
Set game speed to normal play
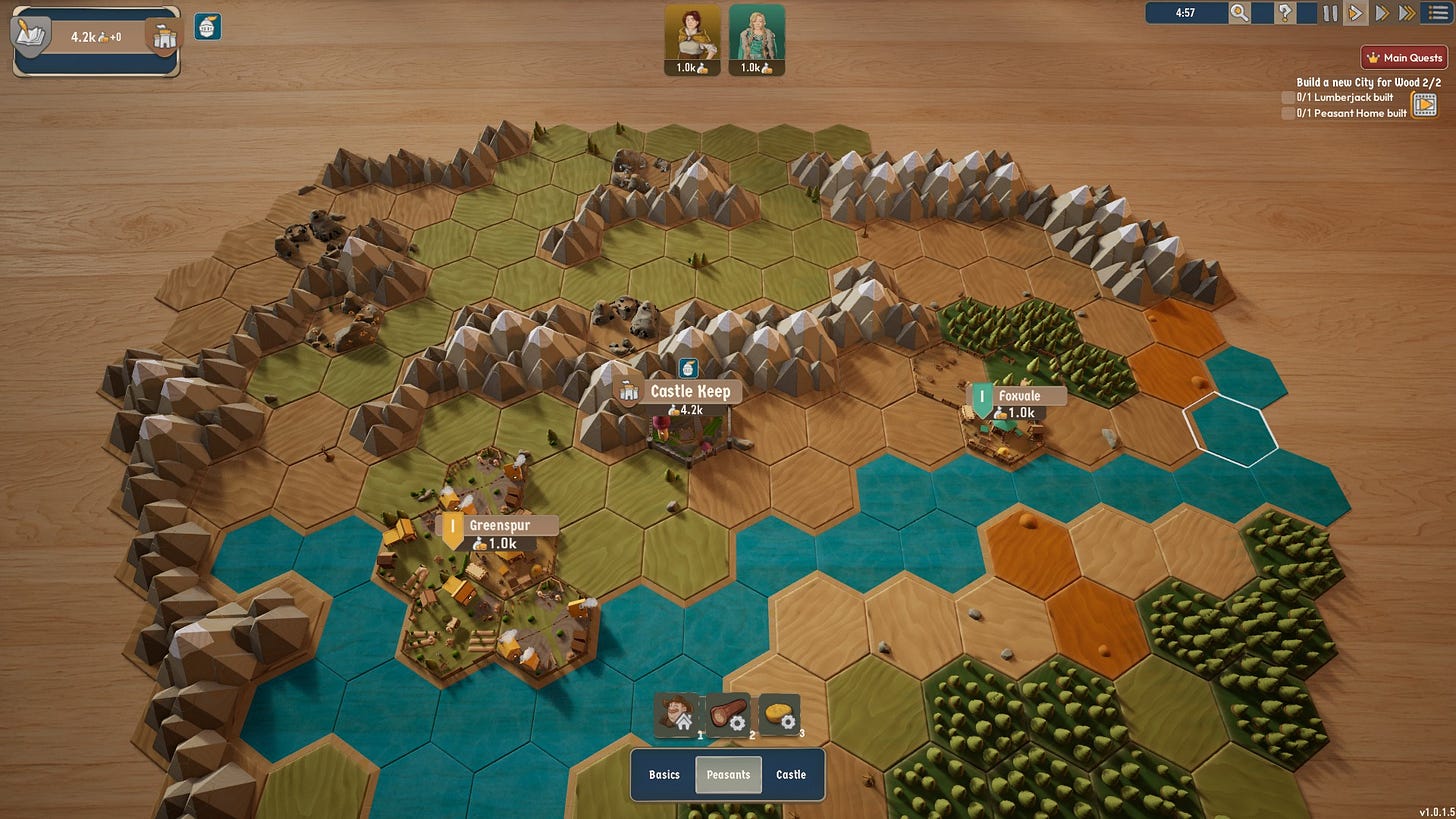(1356, 13)
